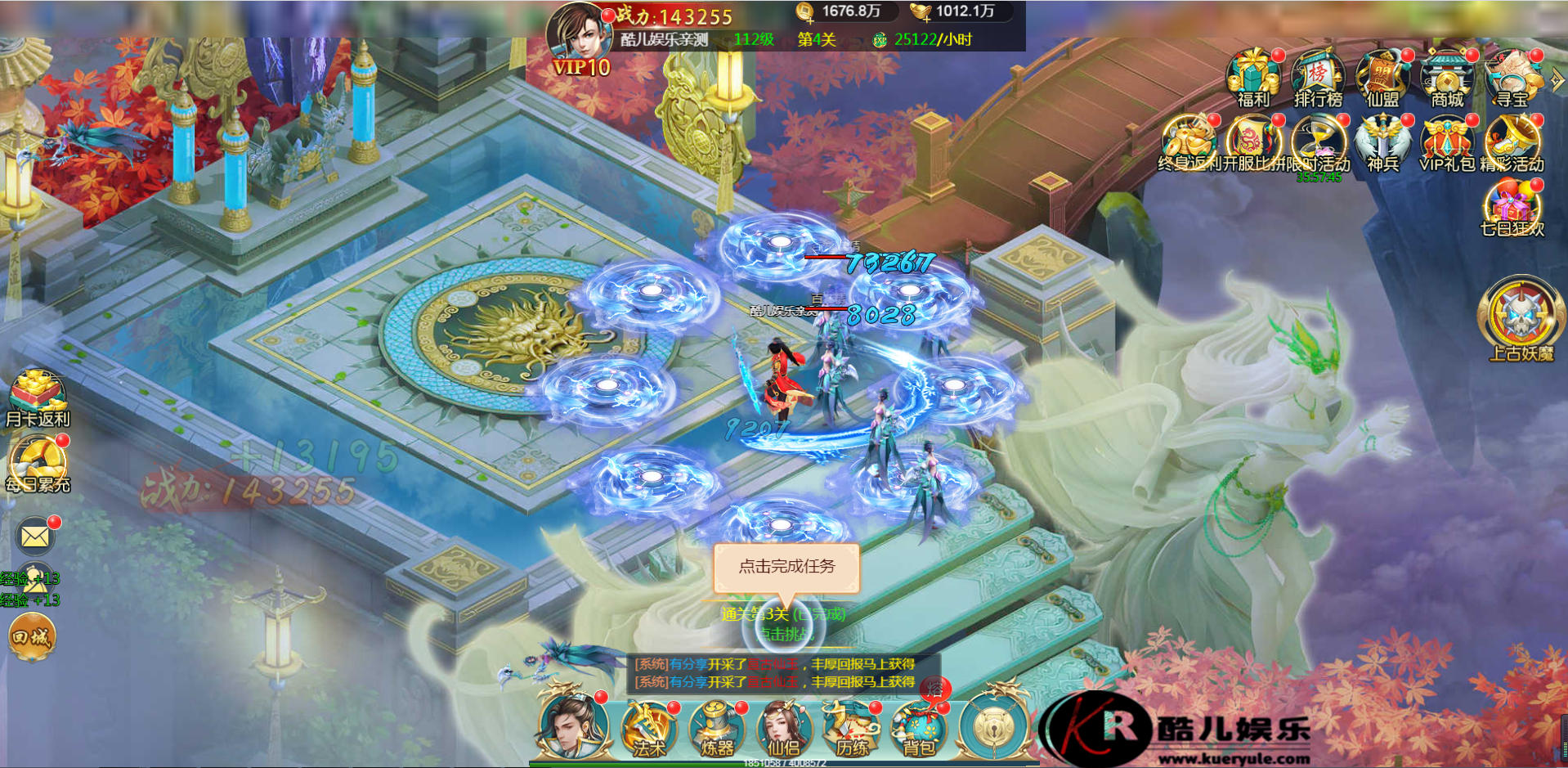Open the 福利 welfare gift icon
1568x768 pixels.
pyautogui.click(x=1252, y=78)
